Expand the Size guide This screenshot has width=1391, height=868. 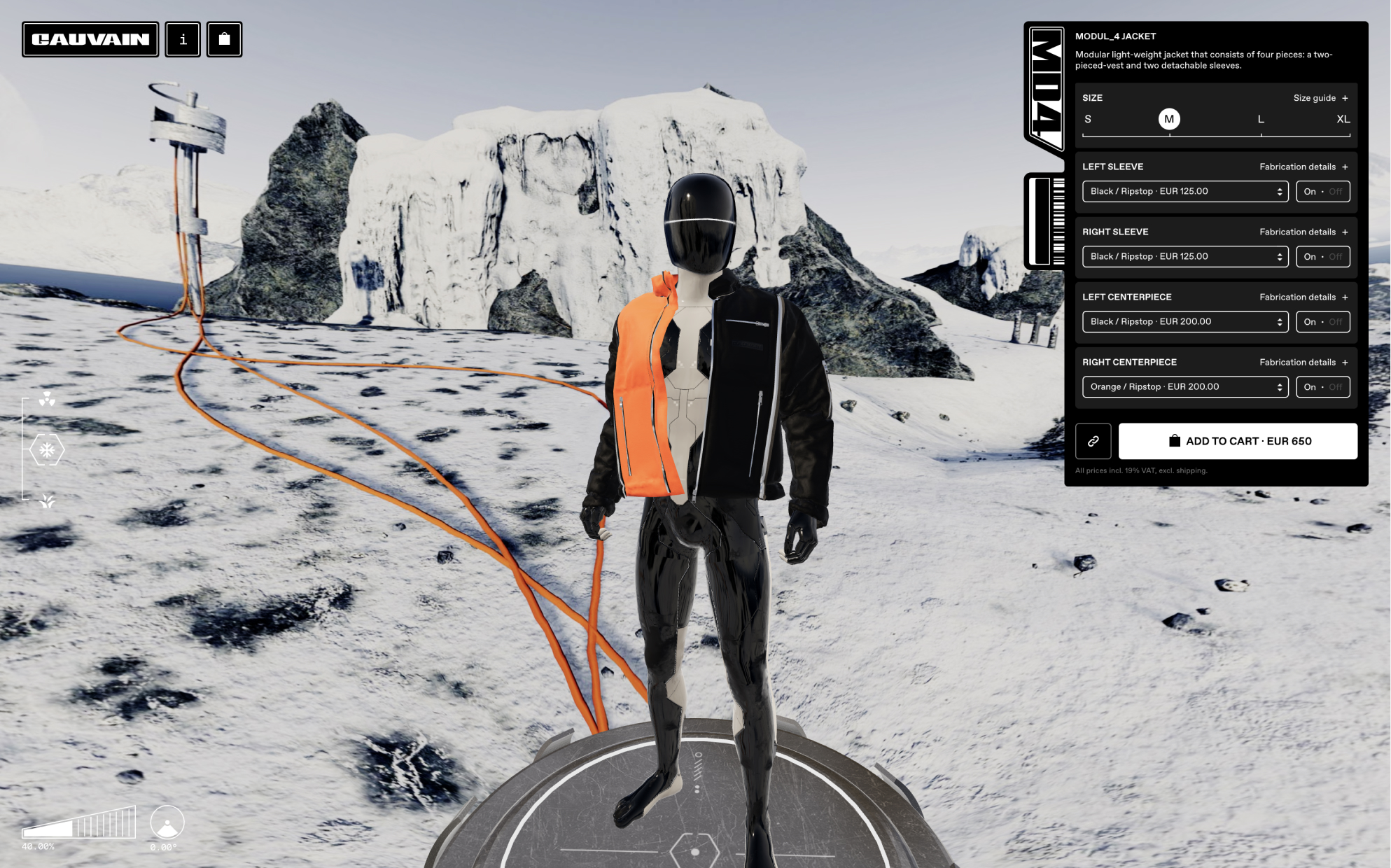click(1320, 98)
